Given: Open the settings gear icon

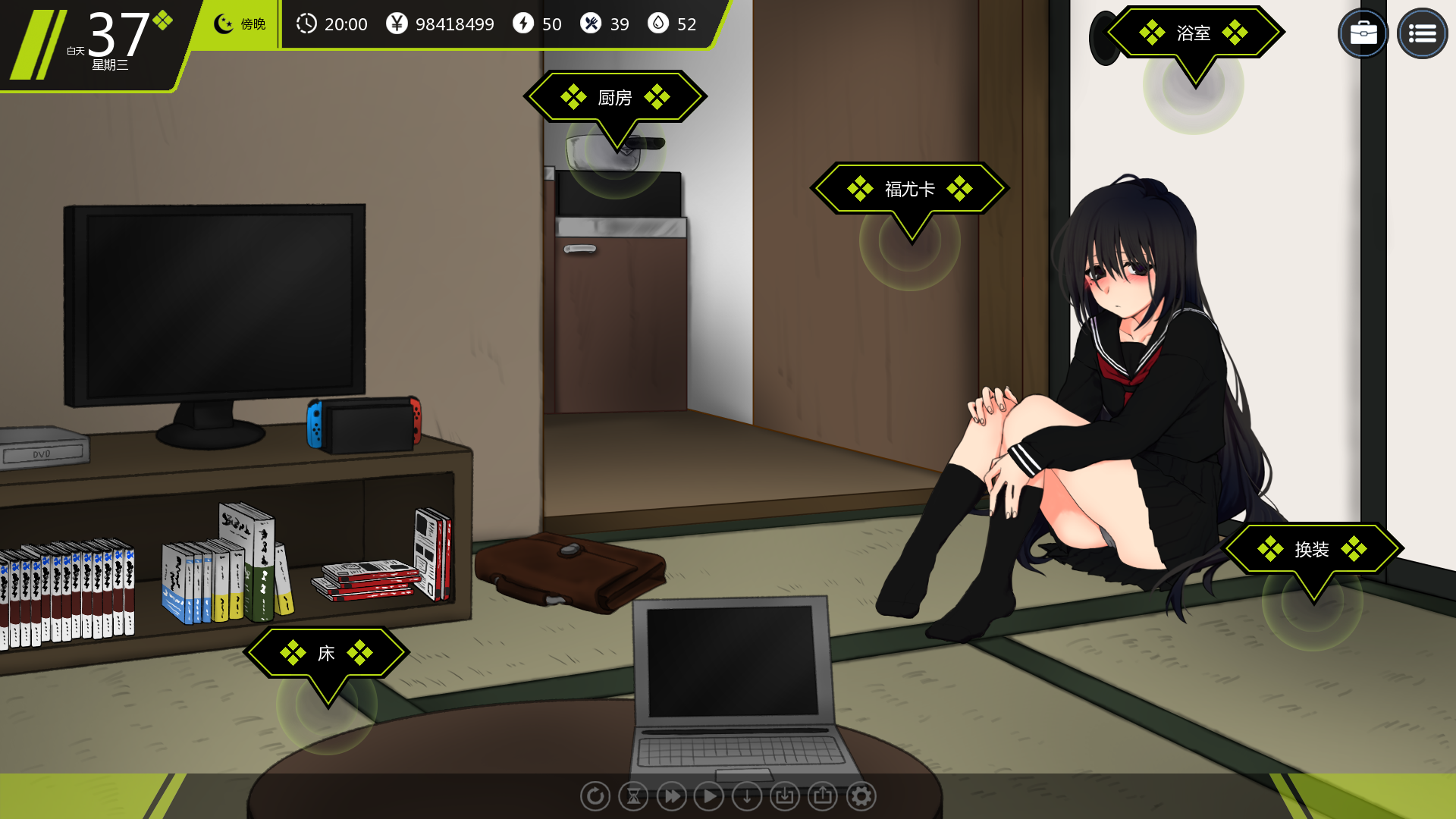Looking at the screenshot, I should click(x=861, y=796).
